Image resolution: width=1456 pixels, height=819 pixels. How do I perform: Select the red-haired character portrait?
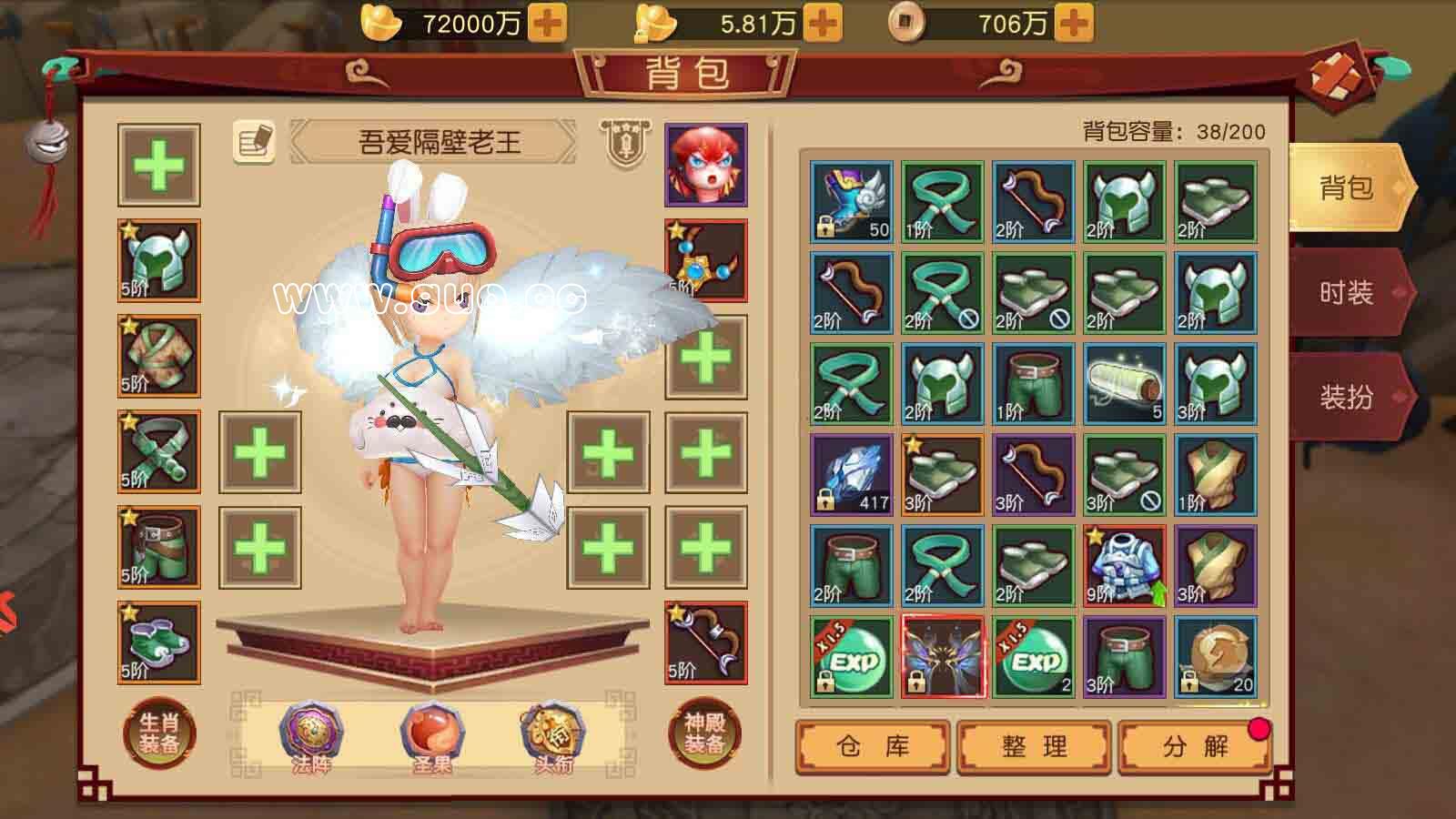point(706,165)
